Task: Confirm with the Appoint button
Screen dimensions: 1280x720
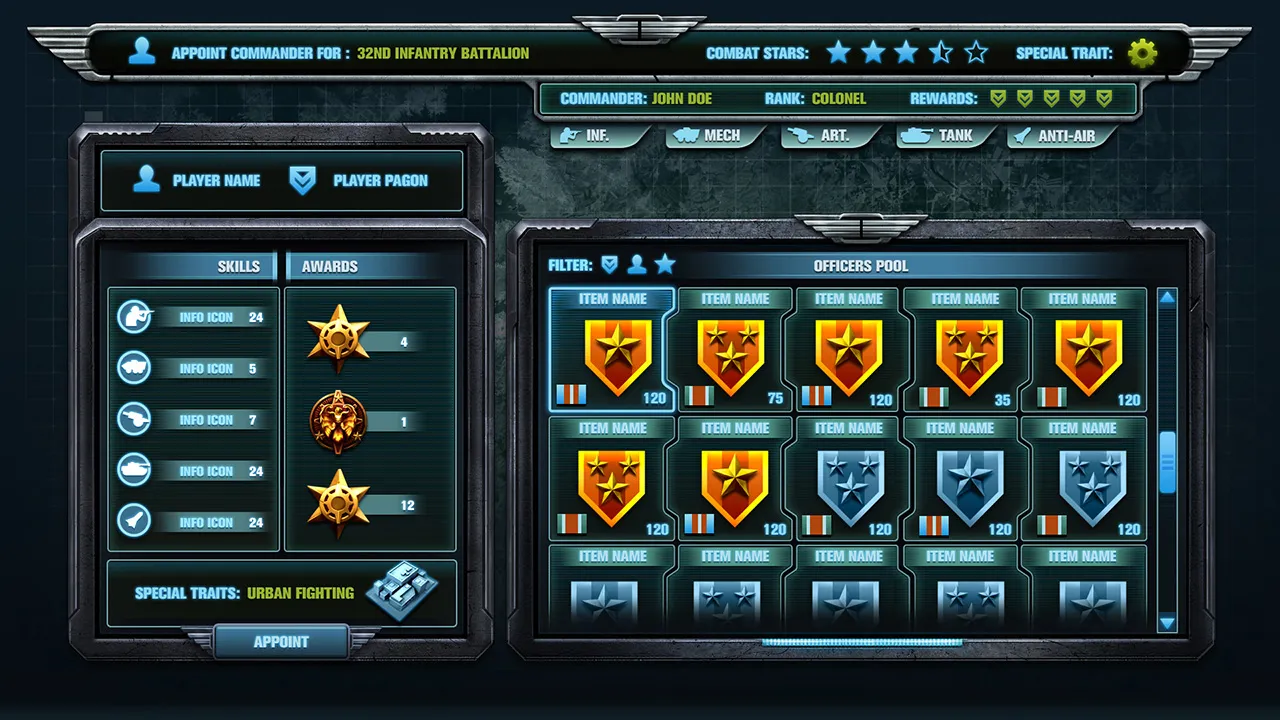Action: tap(281, 642)
